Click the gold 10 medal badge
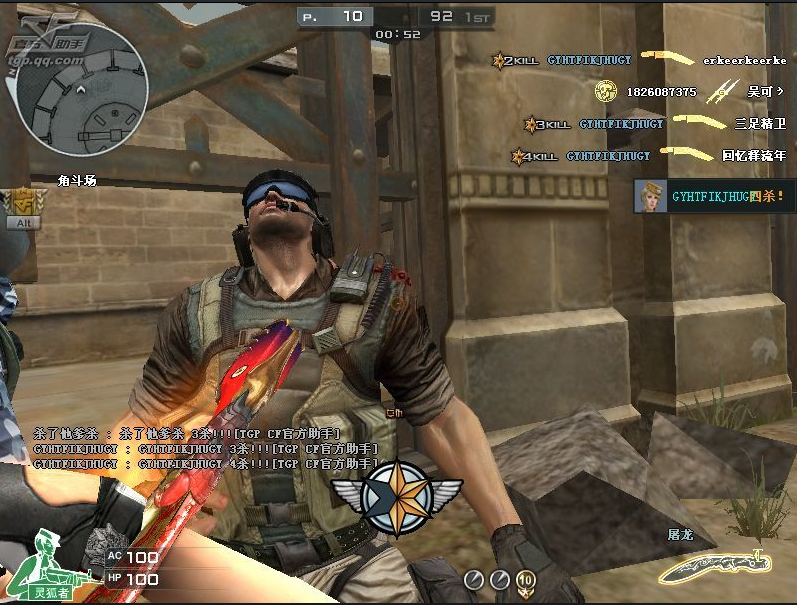The height and width of the screenshot is (605, 797). click(x=525, y=579)
